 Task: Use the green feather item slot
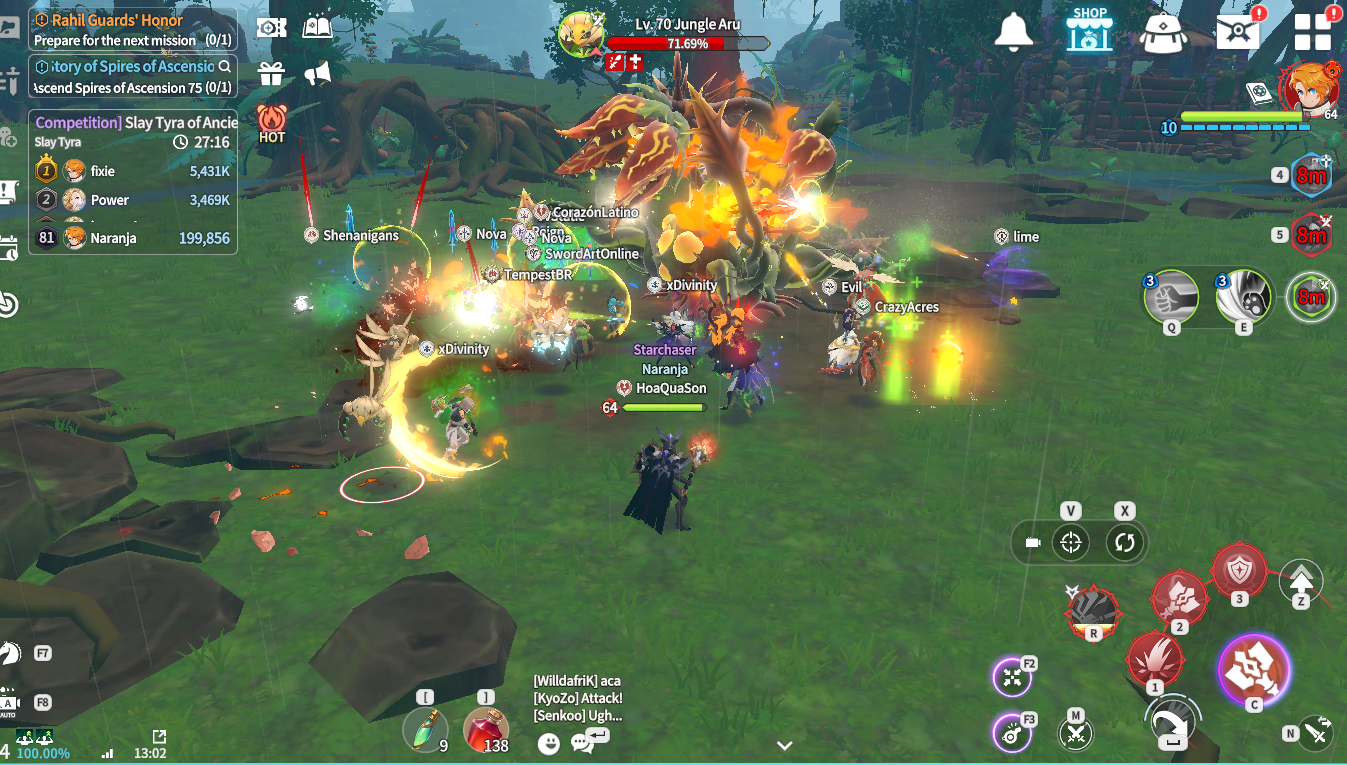425,730
